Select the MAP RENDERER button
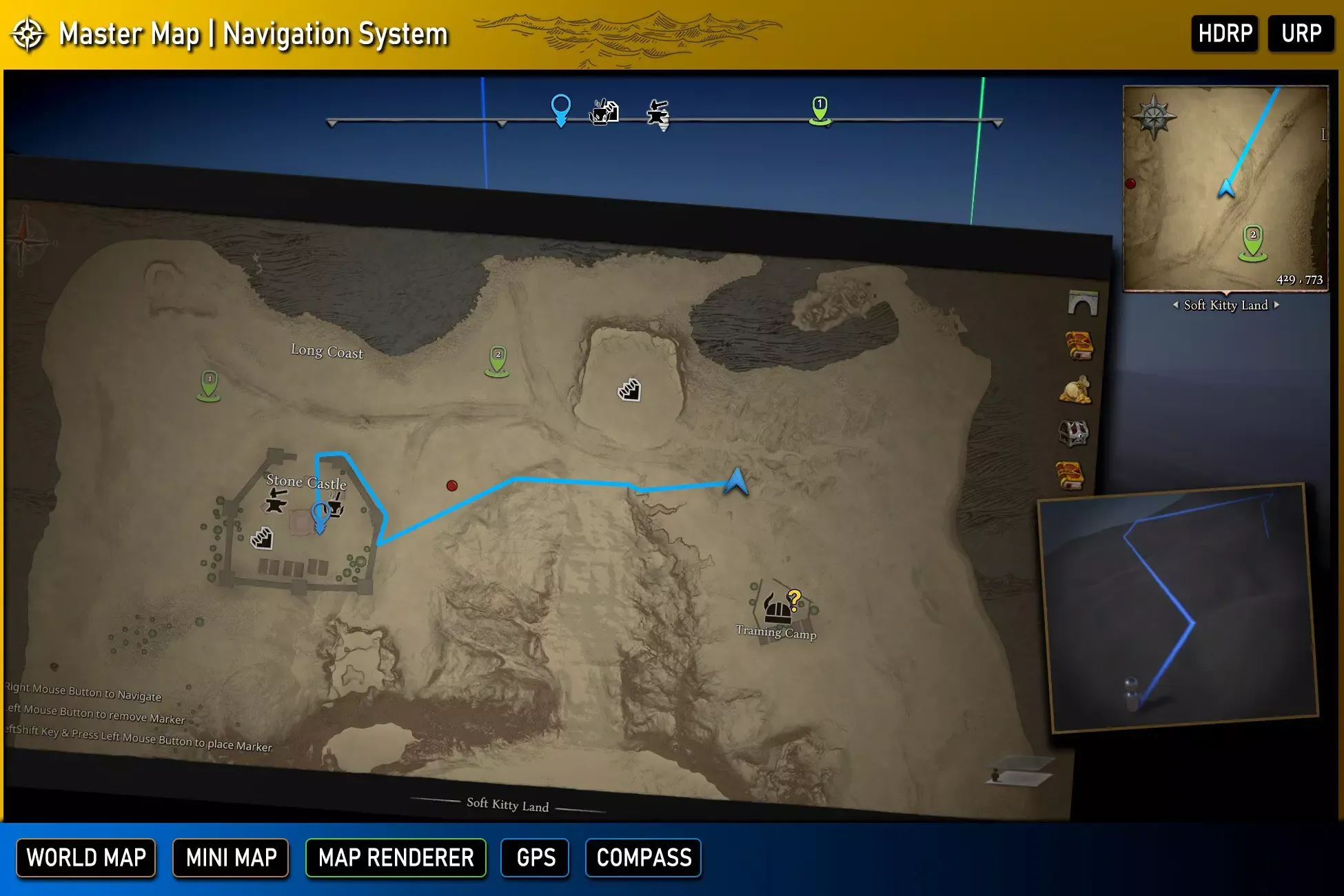 pyautogui.click(x=396, y=857)
